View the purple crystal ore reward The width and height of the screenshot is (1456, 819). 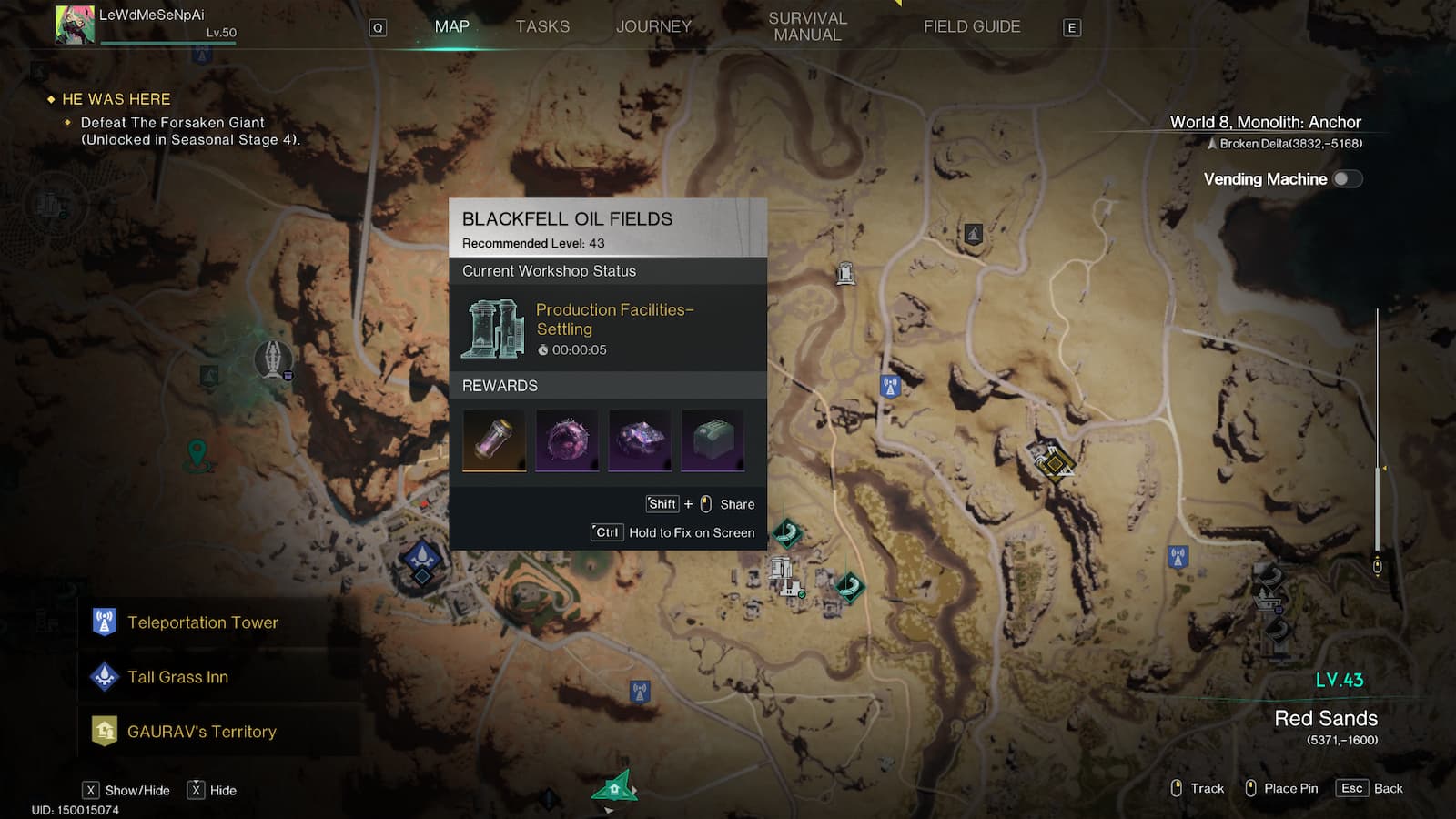click(x=640, y=440)
